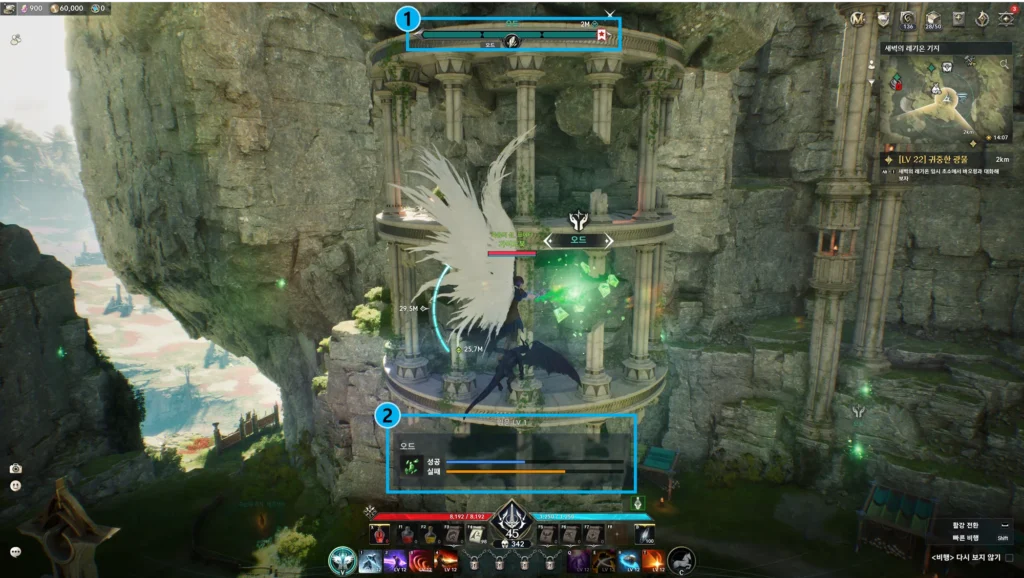The width and height of the screenshot is (1024, 578).
Task: Open the menu icon with red notification badge
Action: click(1006, 17)
